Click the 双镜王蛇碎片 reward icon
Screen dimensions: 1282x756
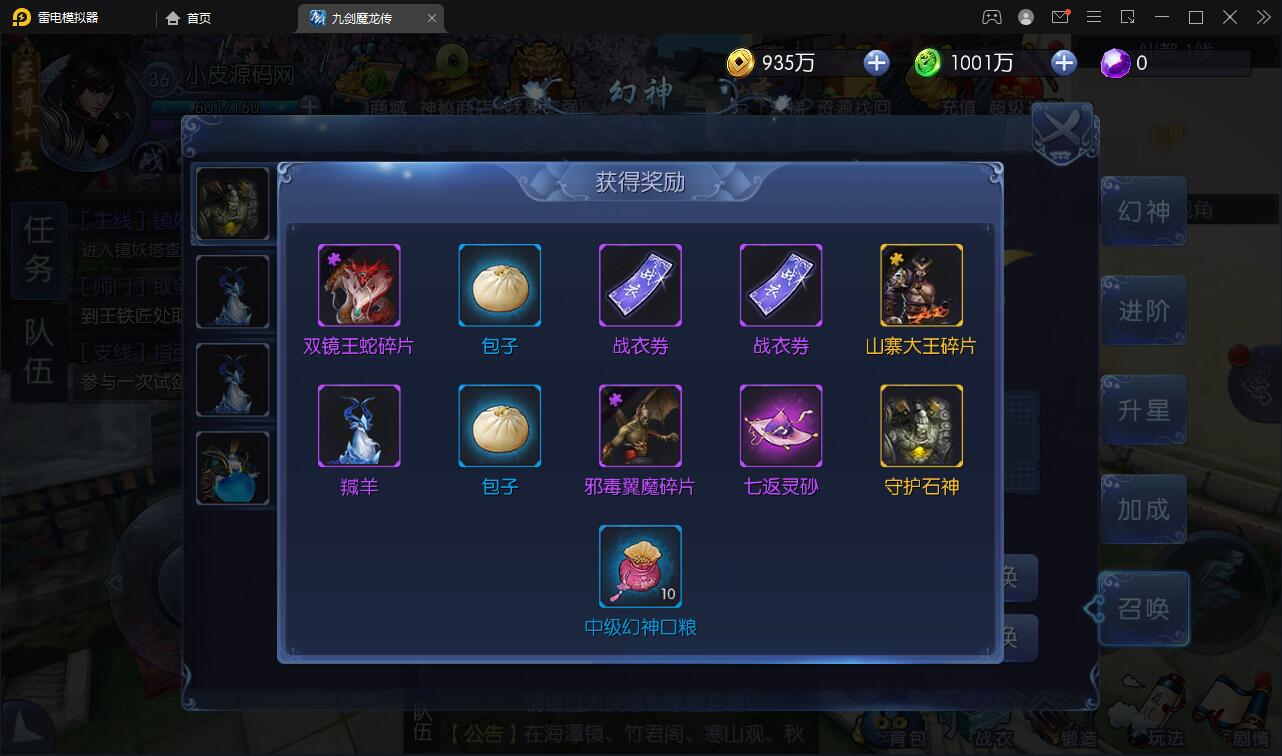pos(359,285)
